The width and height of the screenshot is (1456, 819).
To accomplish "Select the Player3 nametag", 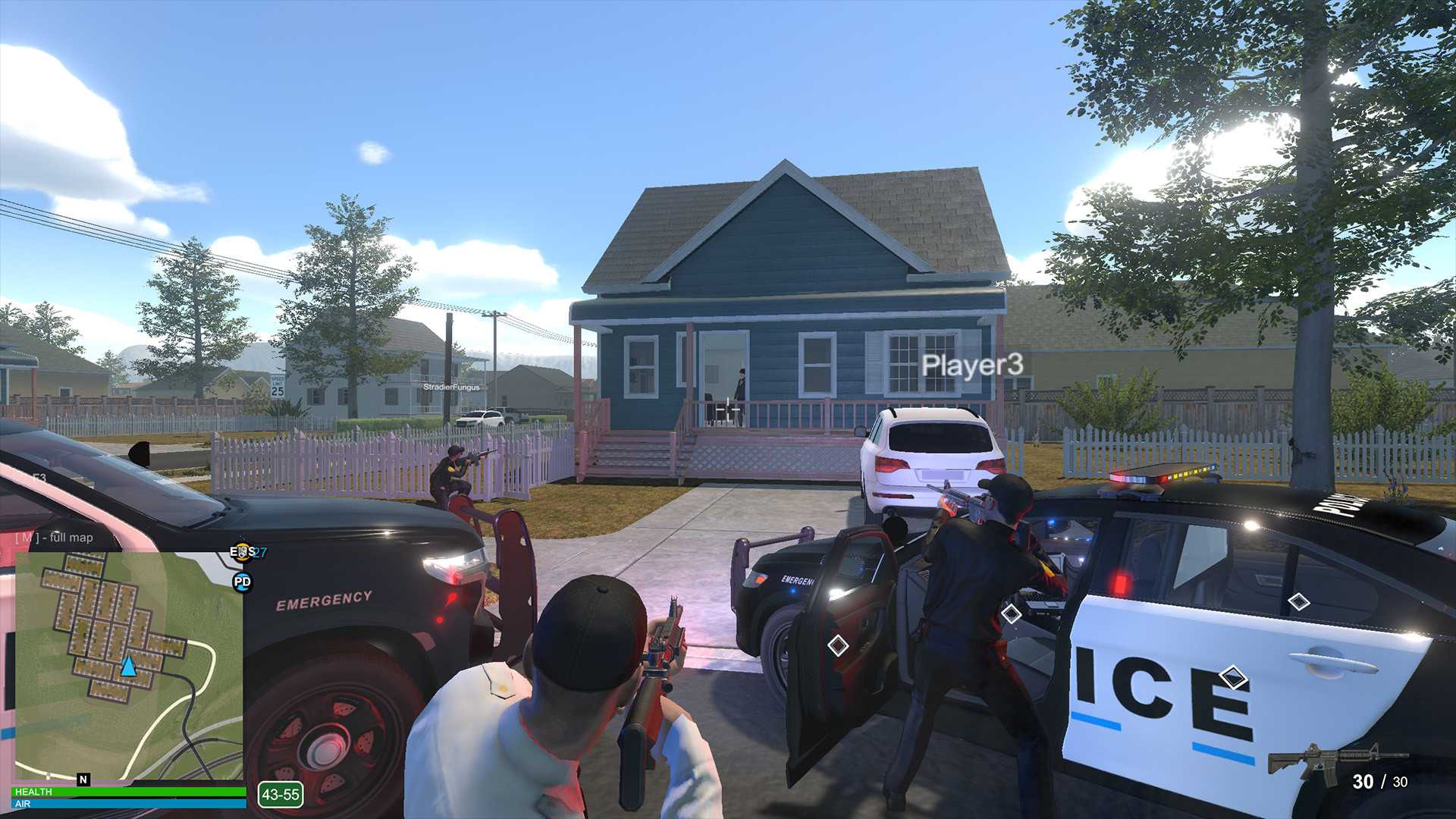I will click(x=973, y=366).
